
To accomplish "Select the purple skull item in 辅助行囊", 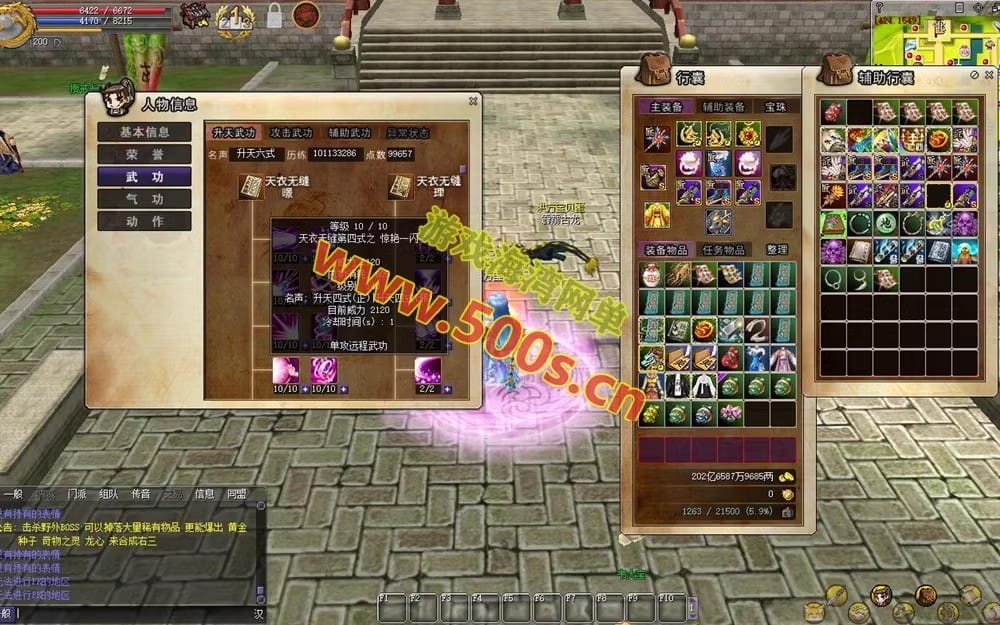I will click(834, 250).
